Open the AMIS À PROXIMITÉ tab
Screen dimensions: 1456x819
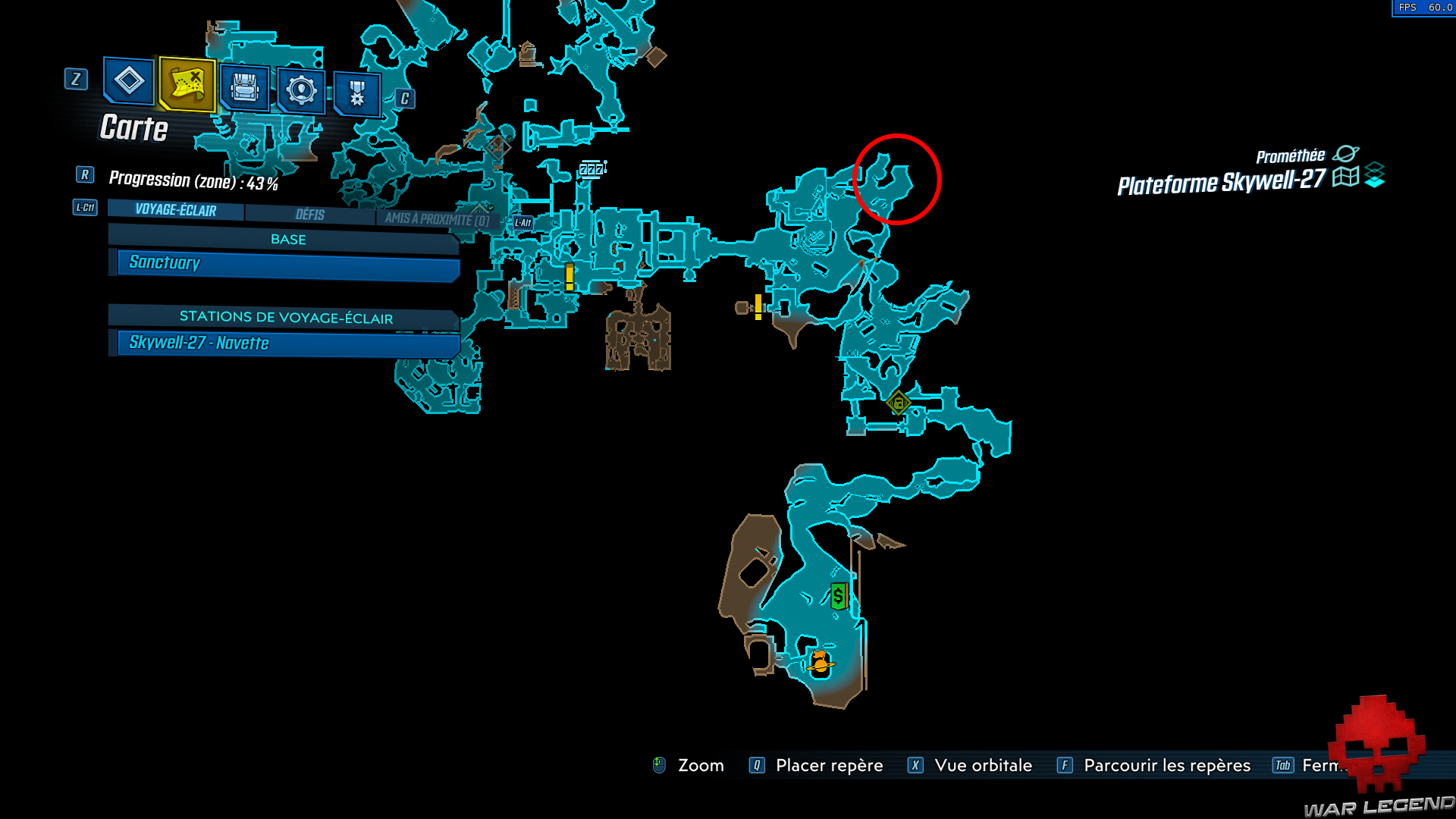[x=436, y=218]
